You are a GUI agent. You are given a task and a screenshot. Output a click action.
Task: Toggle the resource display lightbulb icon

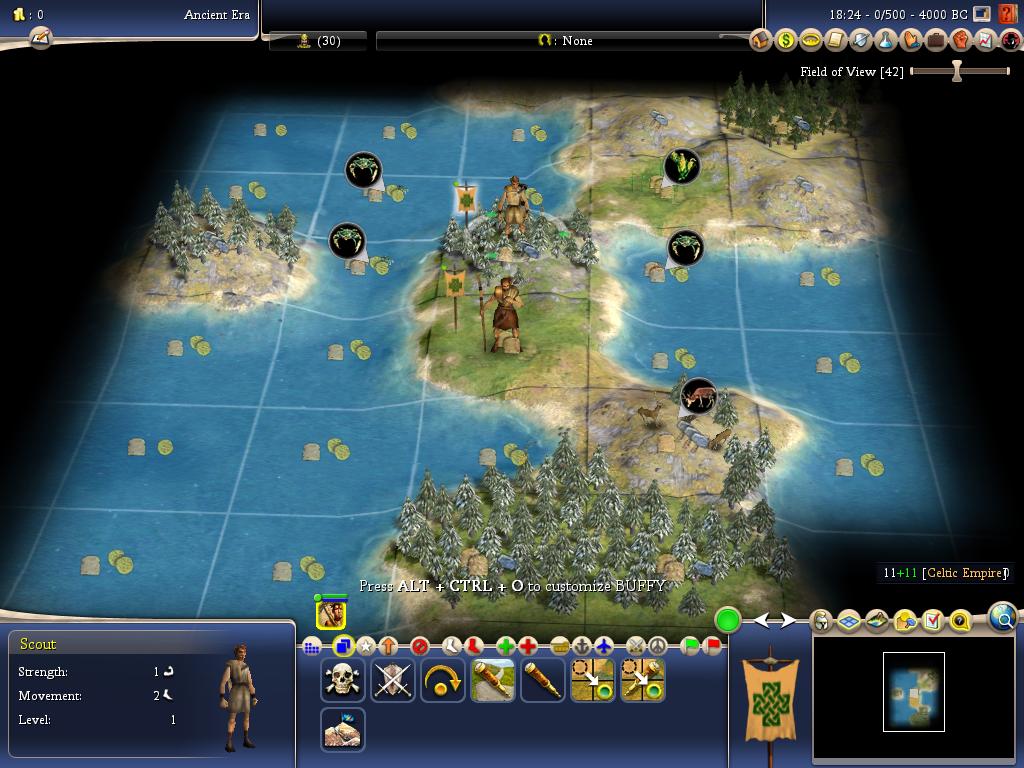pyautogui.click(x=904, y=621)
